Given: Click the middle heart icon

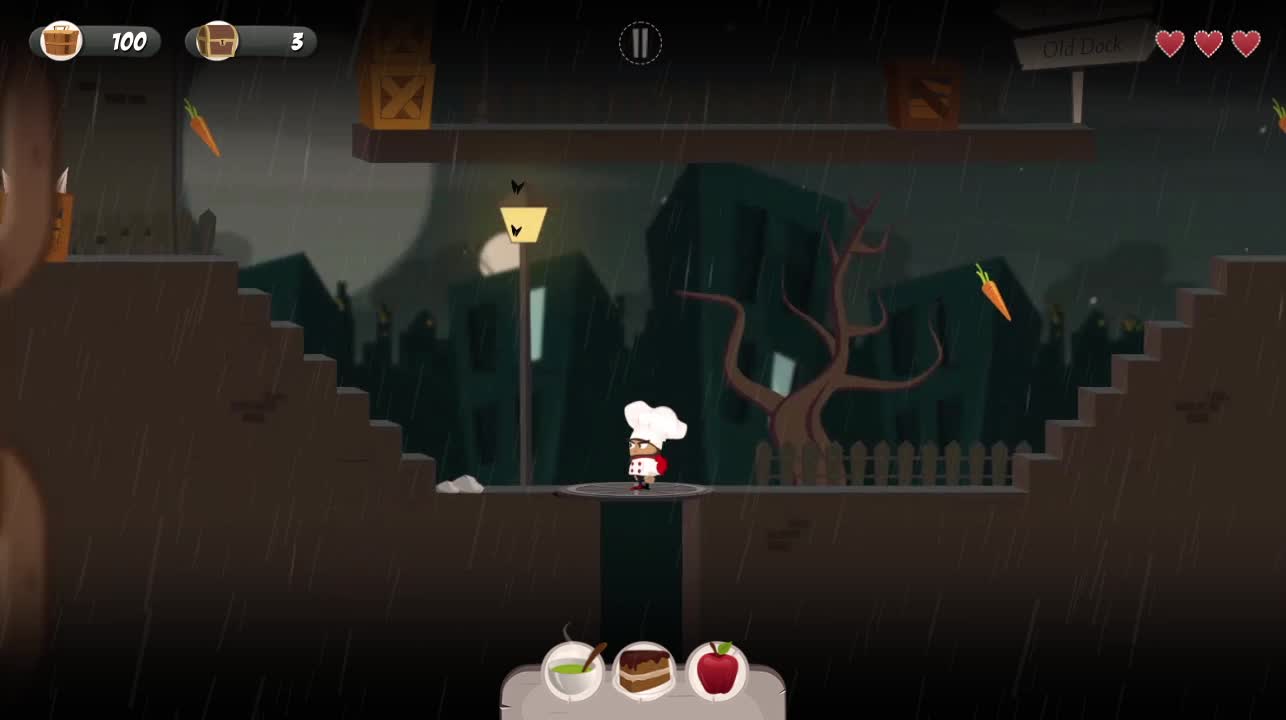Looking at the screenshot, I should 1206,43.
